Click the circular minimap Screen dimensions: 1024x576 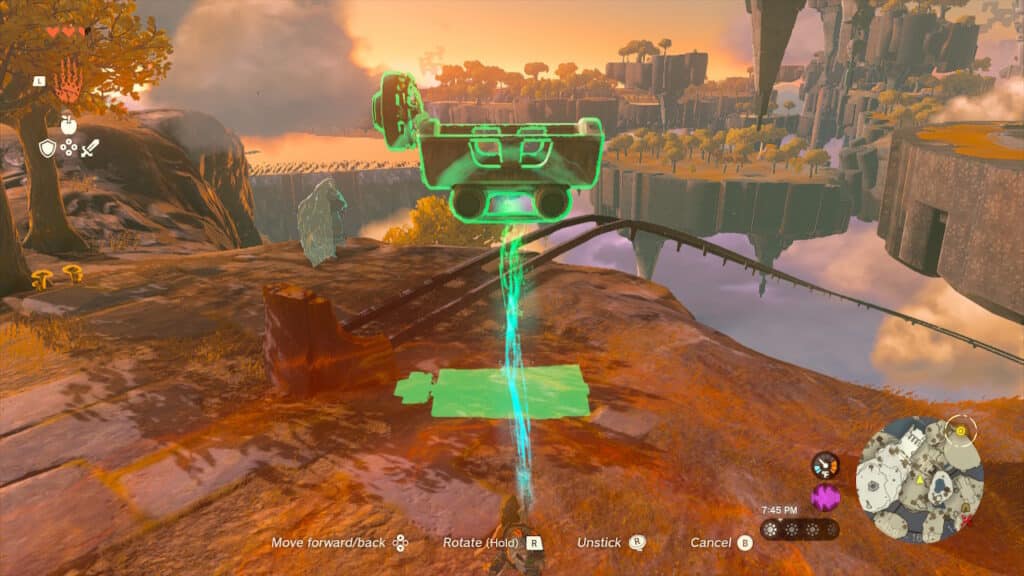920,480
